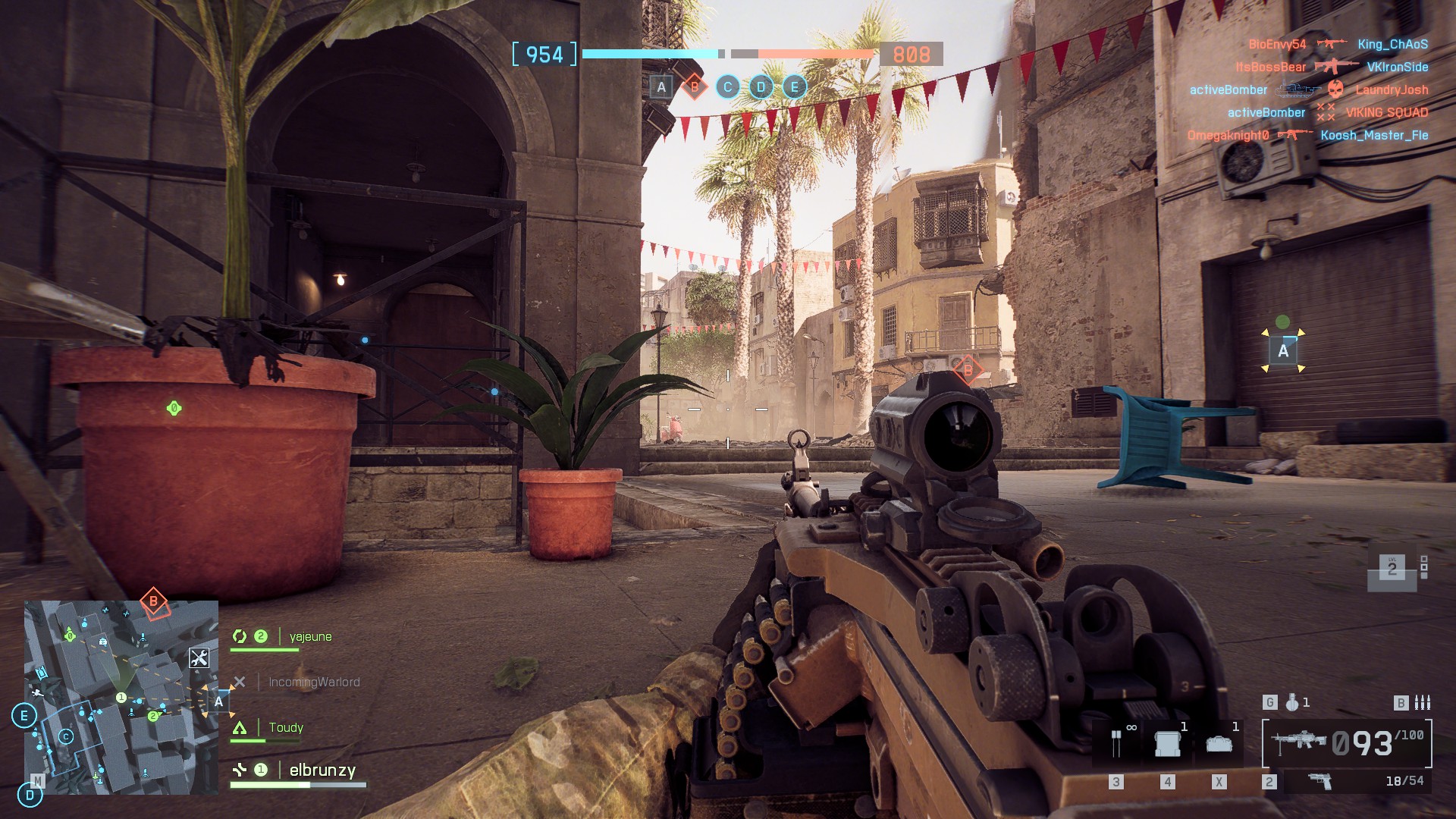
Task: Select objective A in the top capture bar
Action: [661, 87]
